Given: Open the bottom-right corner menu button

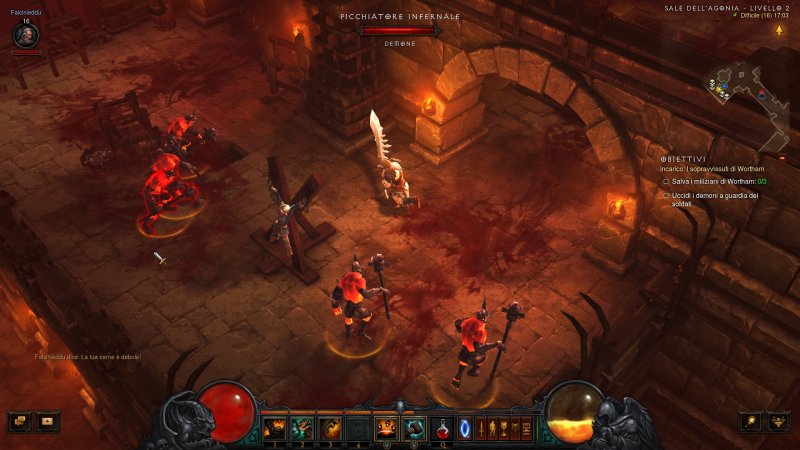Looking at the screenshot, I should [x=779, y=421].
